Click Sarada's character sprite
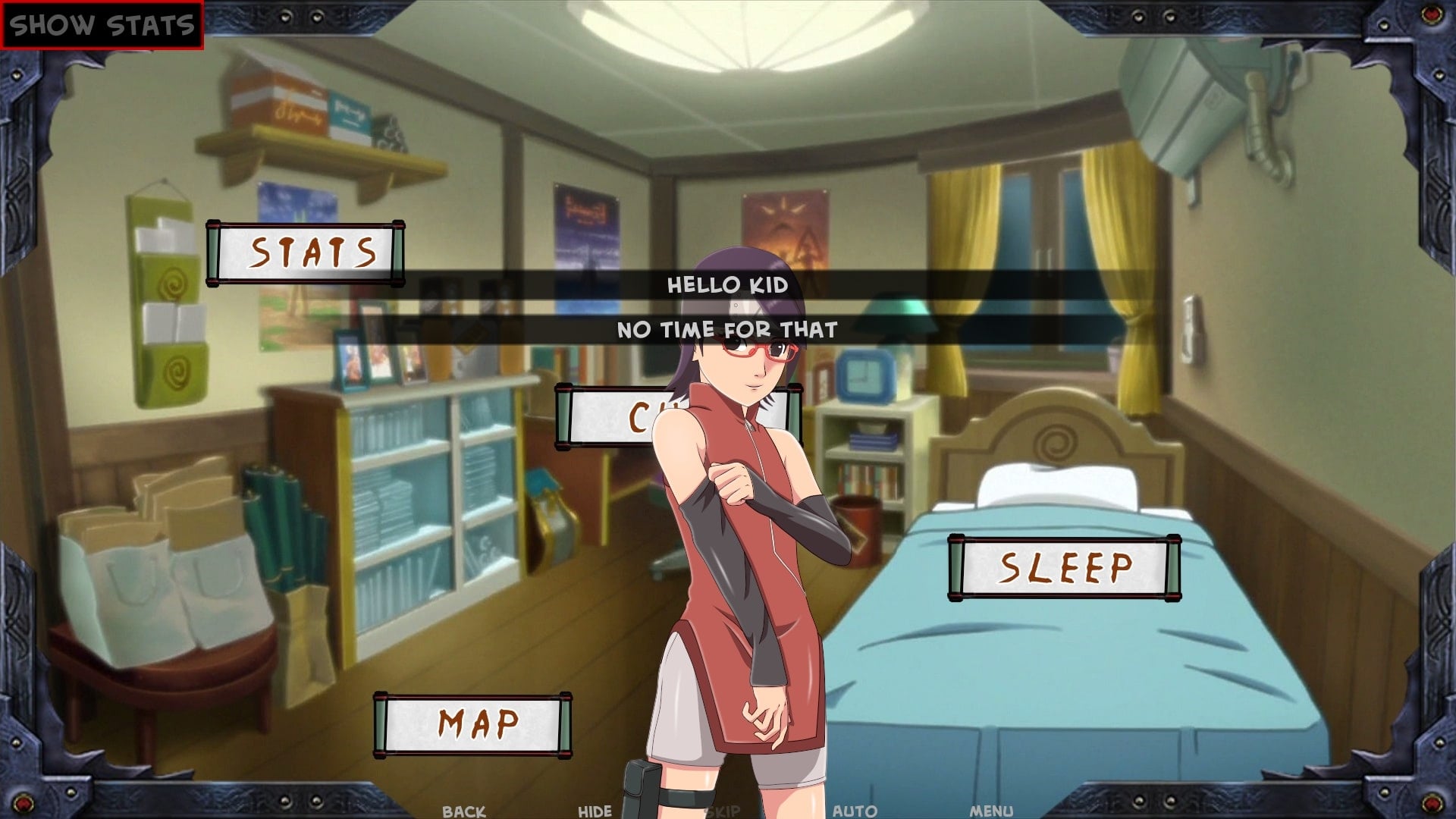 click(x=743, y=531)
